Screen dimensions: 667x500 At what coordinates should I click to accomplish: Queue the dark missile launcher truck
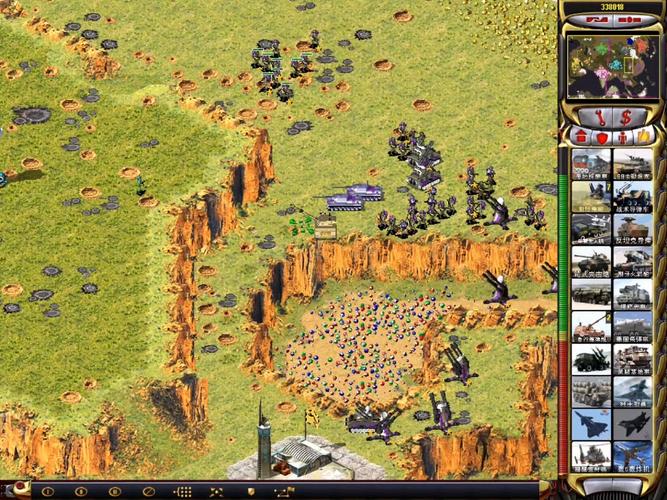point(590,358)
